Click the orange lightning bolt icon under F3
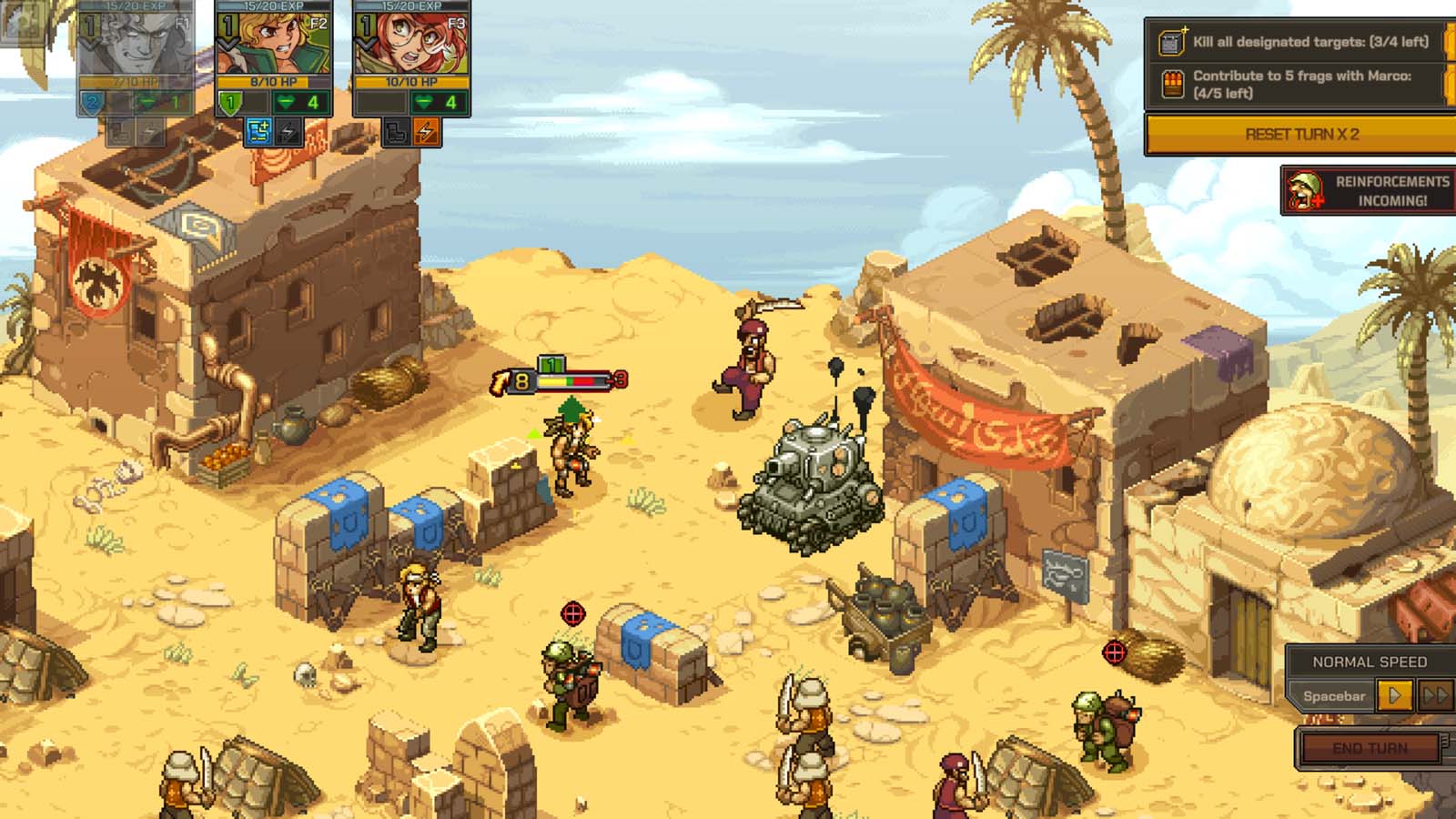The image size is (1456, 819). click(426, 132)
